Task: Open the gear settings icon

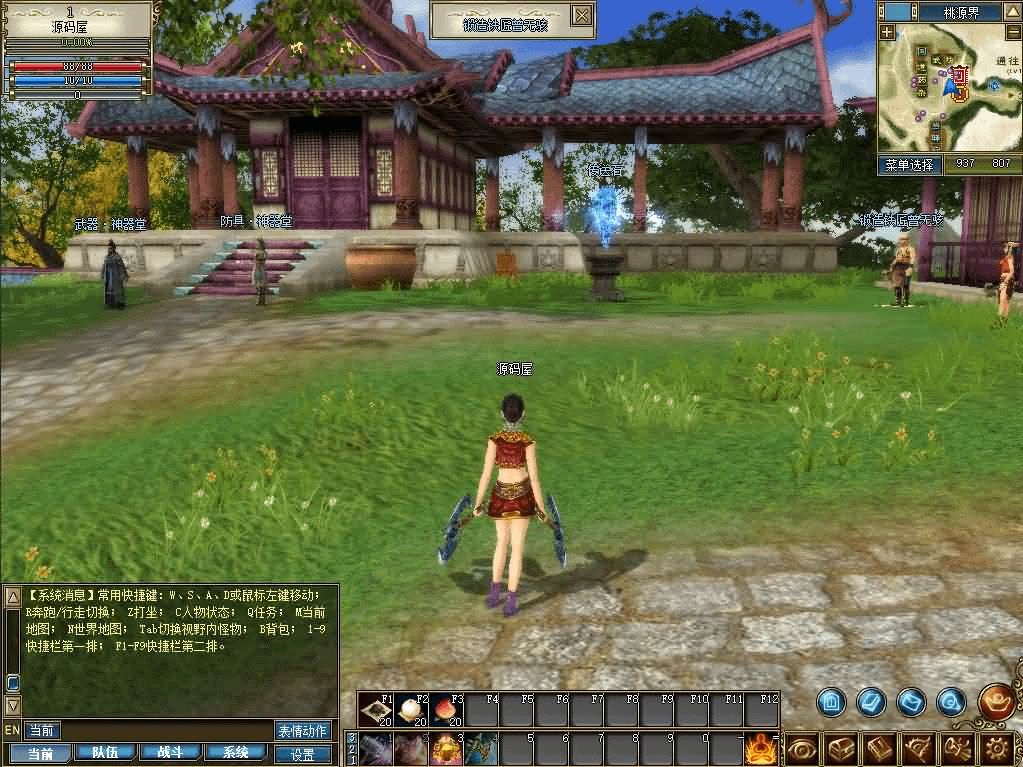Action: click(996, 749)
